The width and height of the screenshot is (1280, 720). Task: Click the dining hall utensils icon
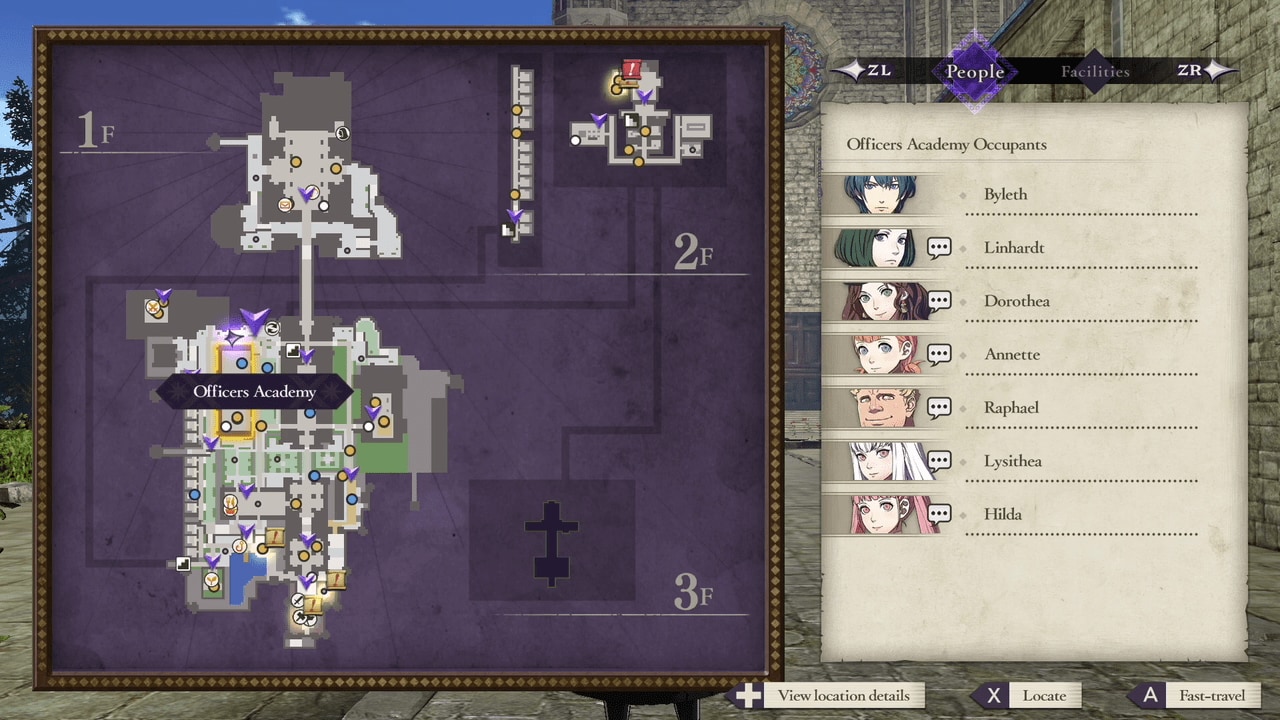tap(229, 502)
